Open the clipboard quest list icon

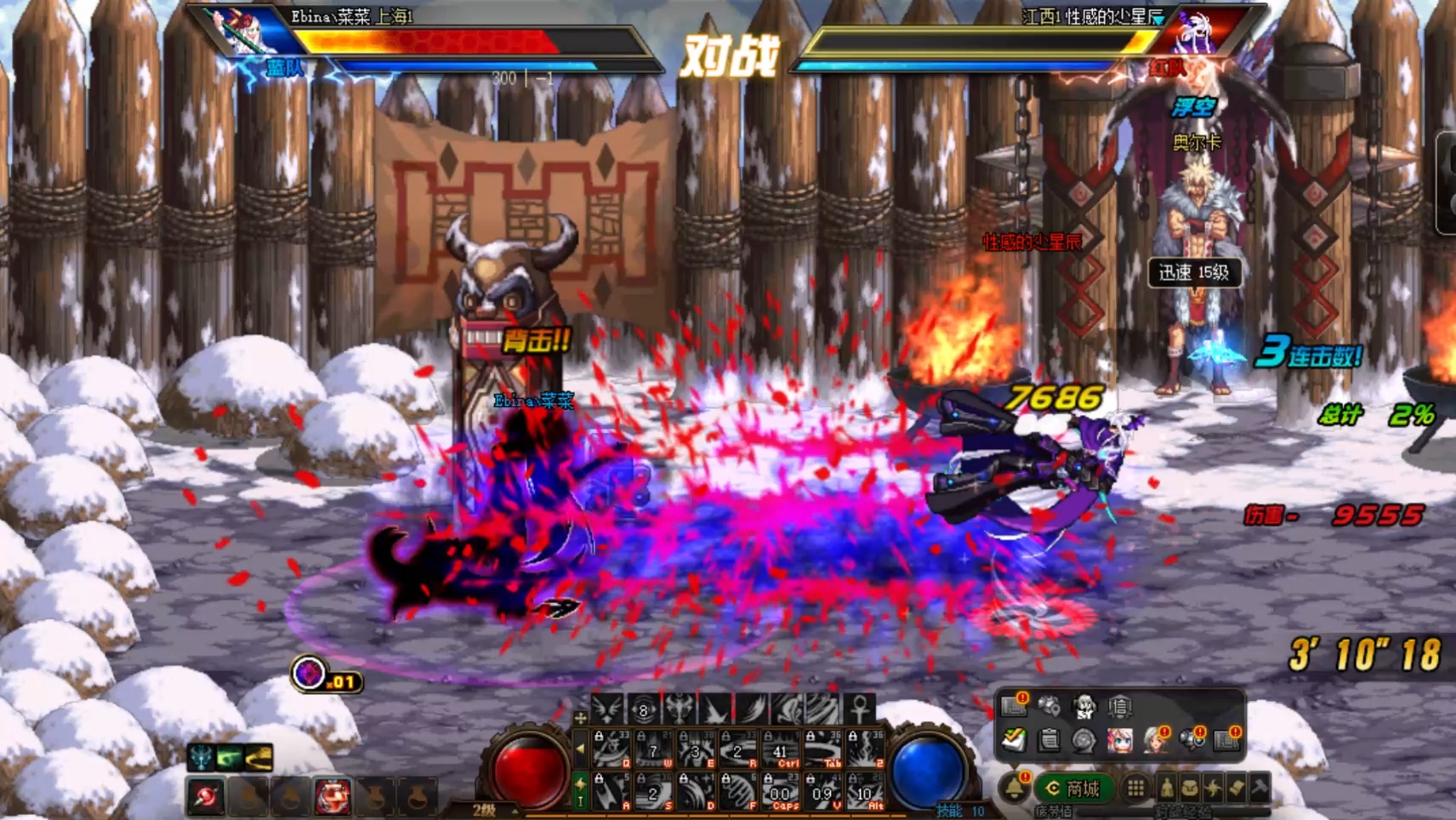pos(1049,739)
